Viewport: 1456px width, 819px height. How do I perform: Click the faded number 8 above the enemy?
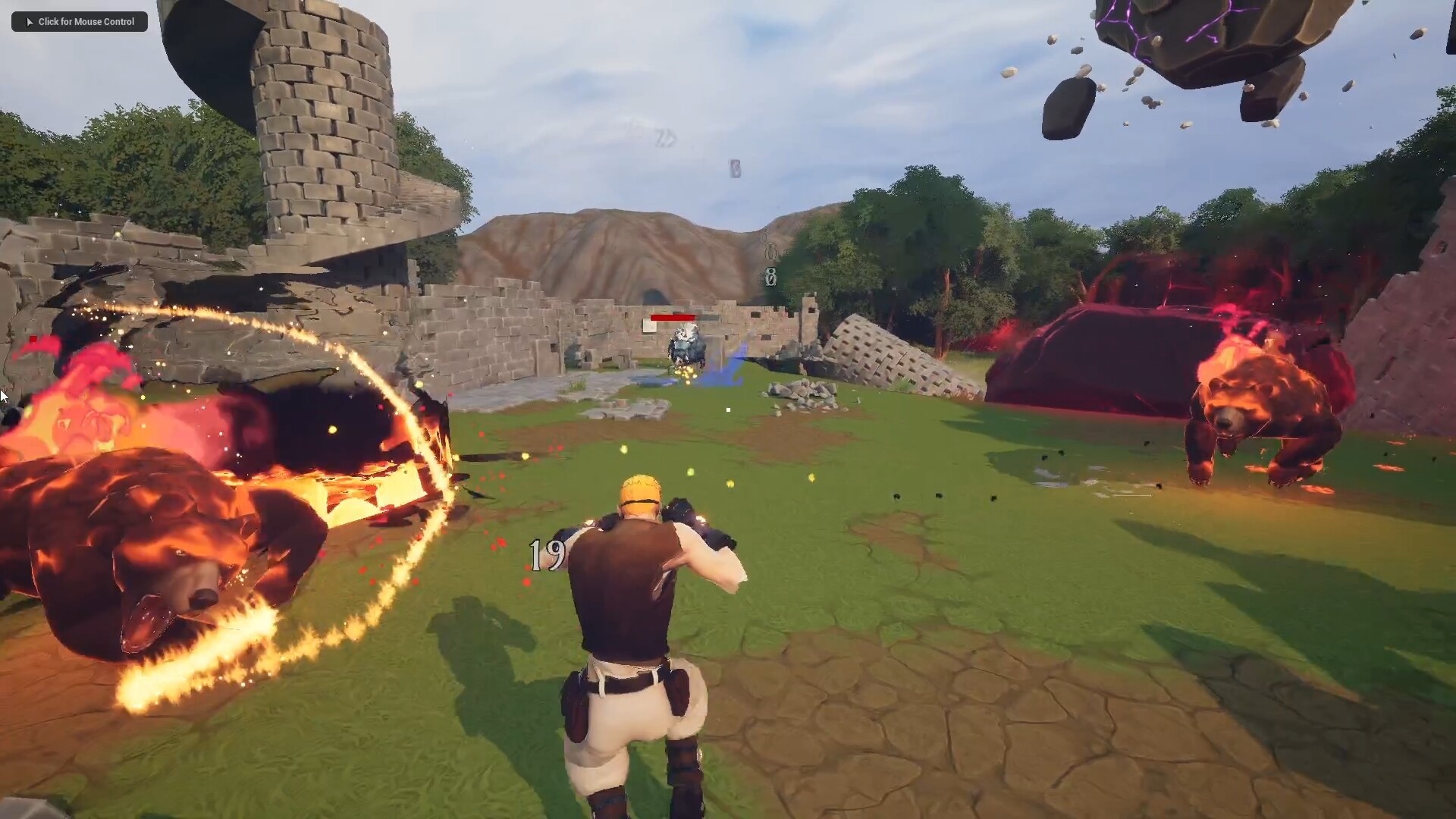point(770,275)
